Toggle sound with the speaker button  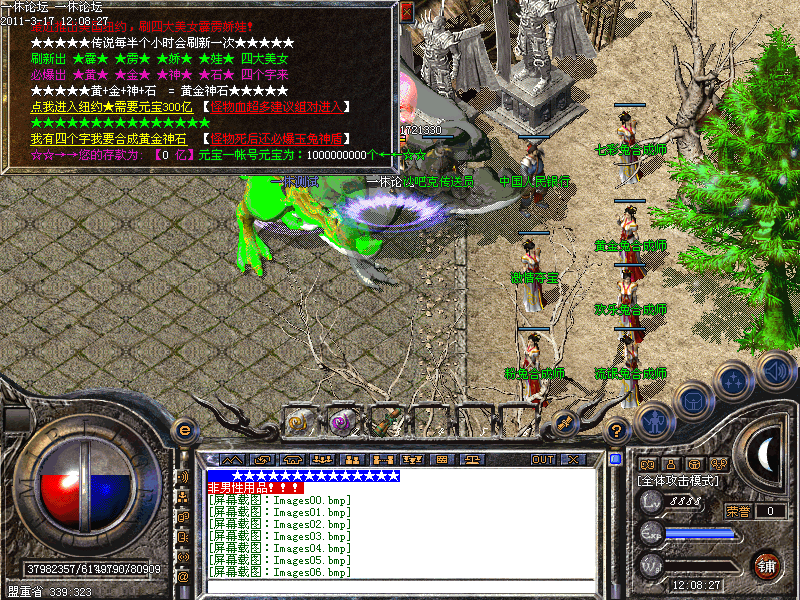[774, 369]
